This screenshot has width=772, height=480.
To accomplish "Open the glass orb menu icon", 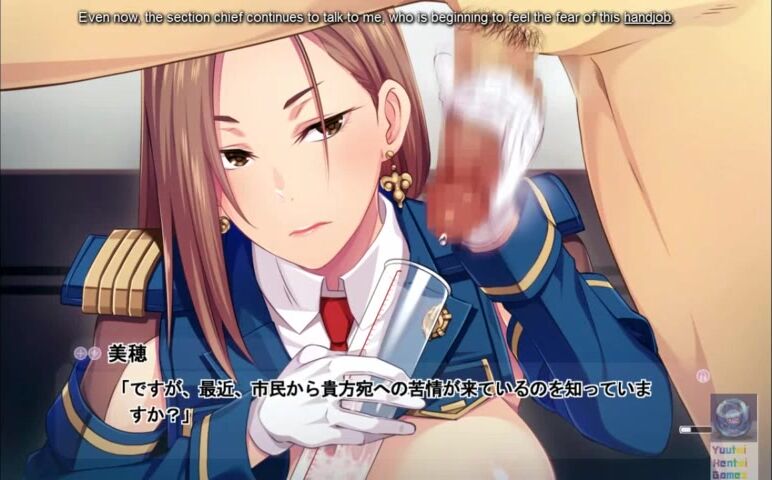I will tap(734, 418).
